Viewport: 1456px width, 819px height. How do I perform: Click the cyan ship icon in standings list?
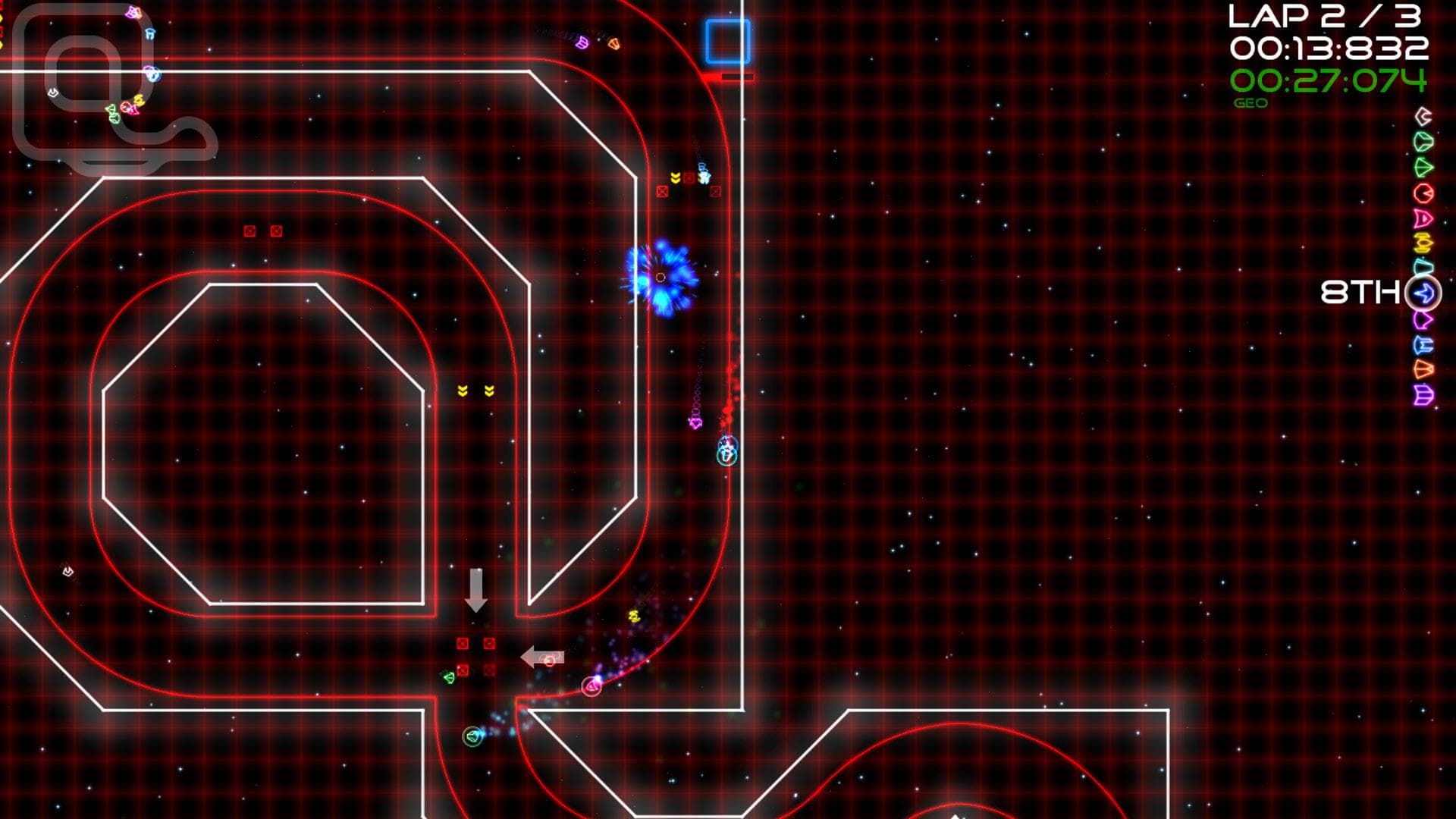[1422, 265]
